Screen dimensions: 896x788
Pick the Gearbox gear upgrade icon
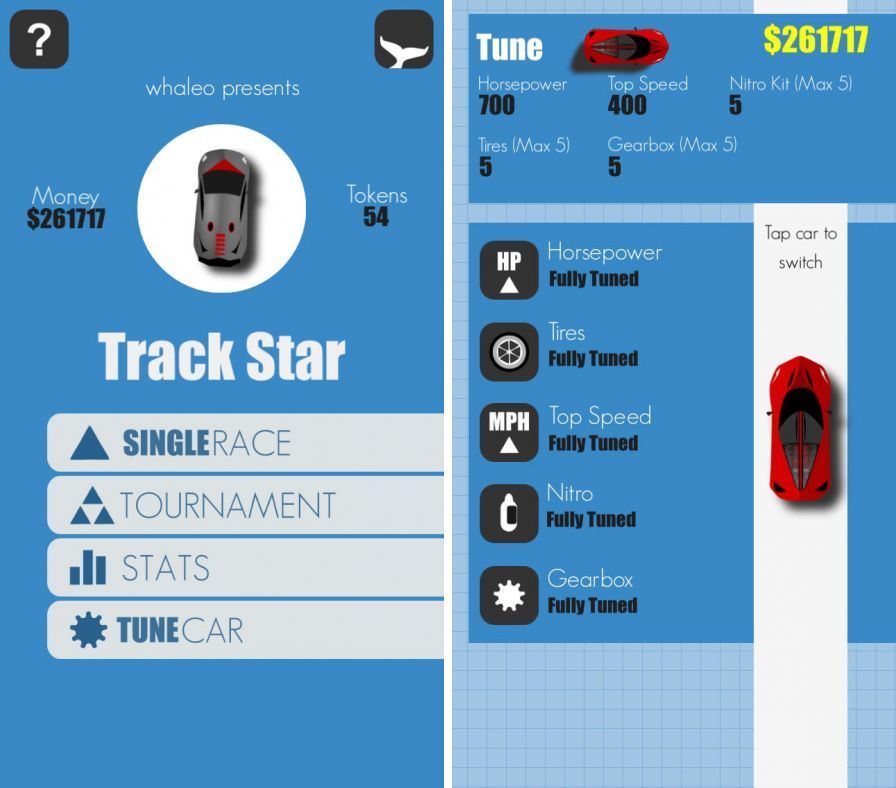[509, 595]
